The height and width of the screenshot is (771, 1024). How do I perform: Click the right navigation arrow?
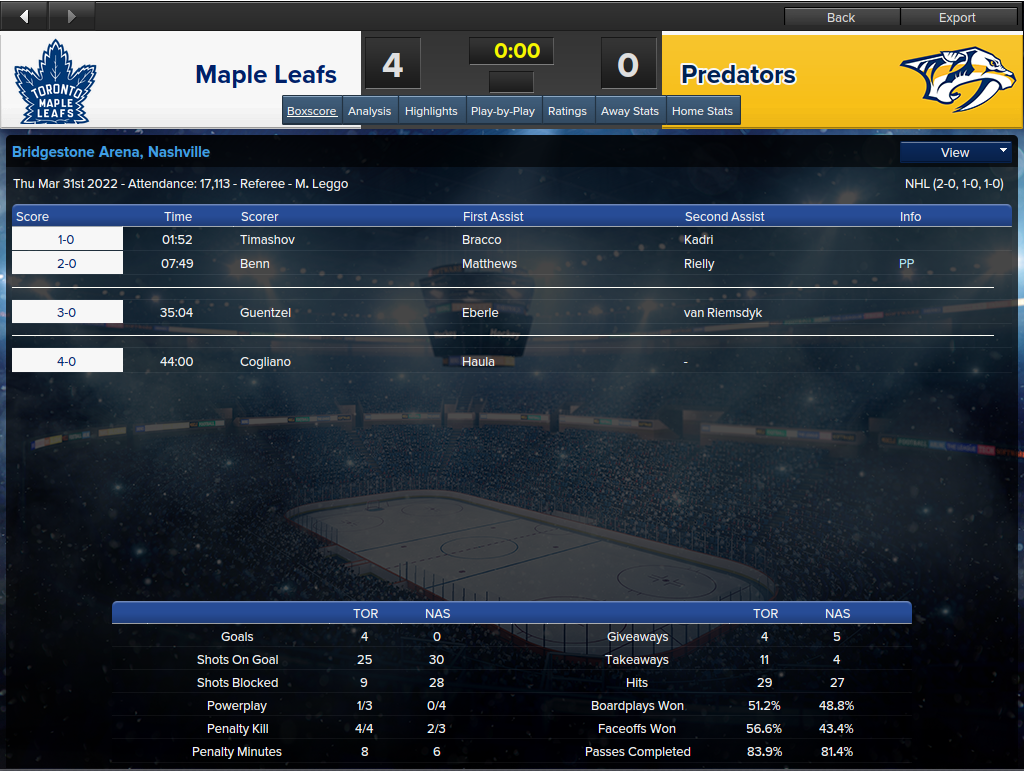pyautogui.click(x=71, y=16)
